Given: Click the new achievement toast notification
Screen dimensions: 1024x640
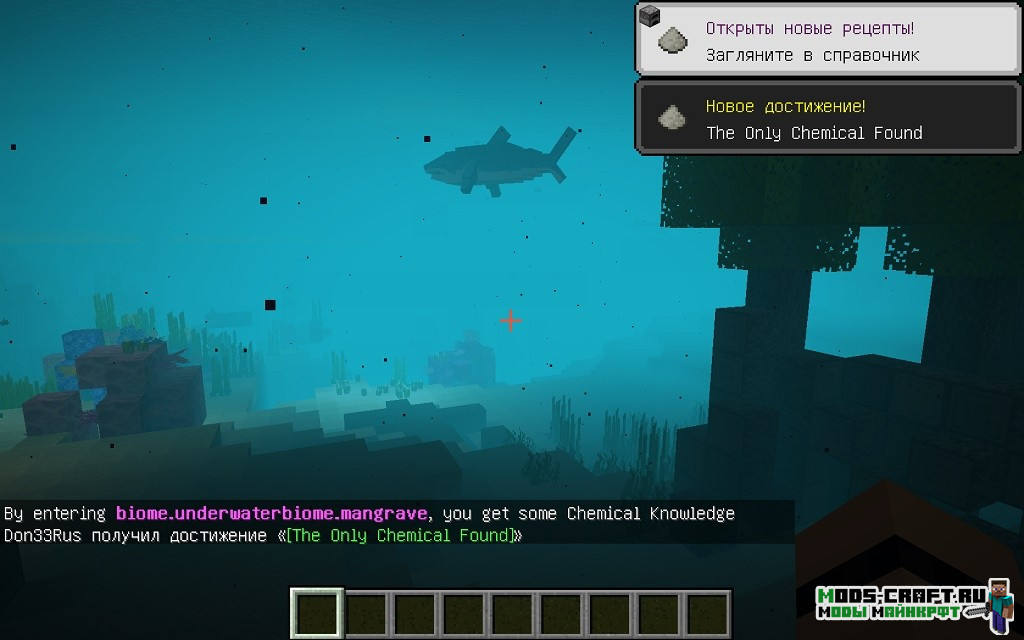Looking at the screenshot, I should [828, 117].
